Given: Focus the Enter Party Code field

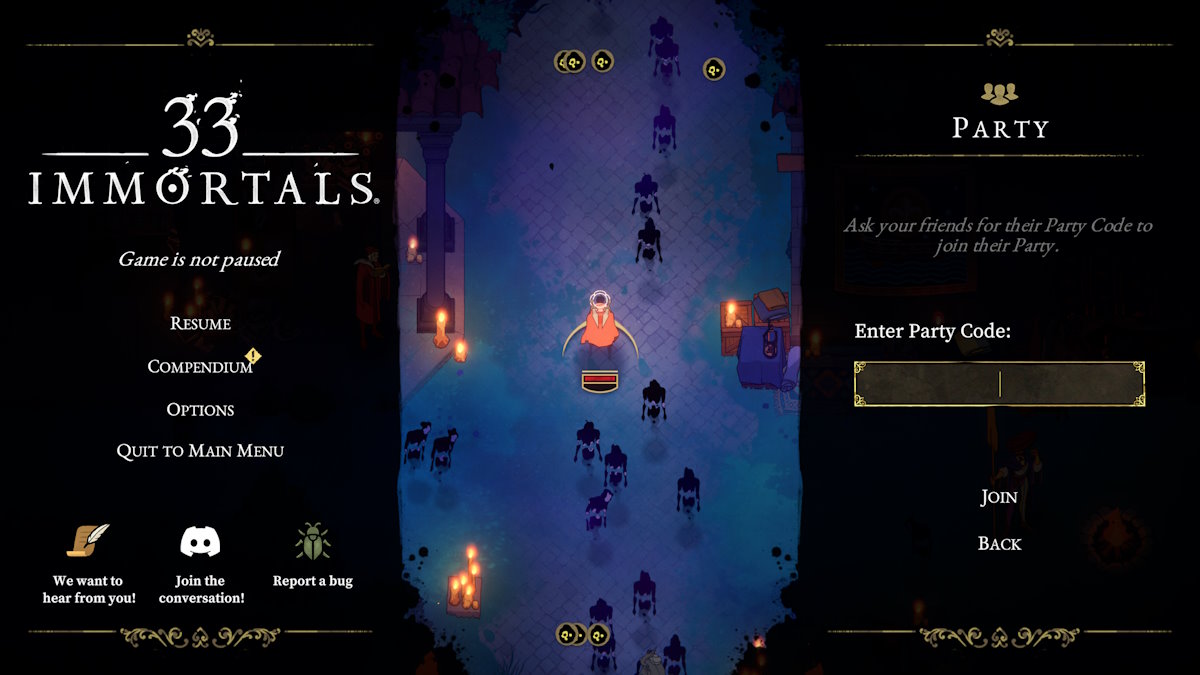Looking at the screenshot, I should coord(999,384).
